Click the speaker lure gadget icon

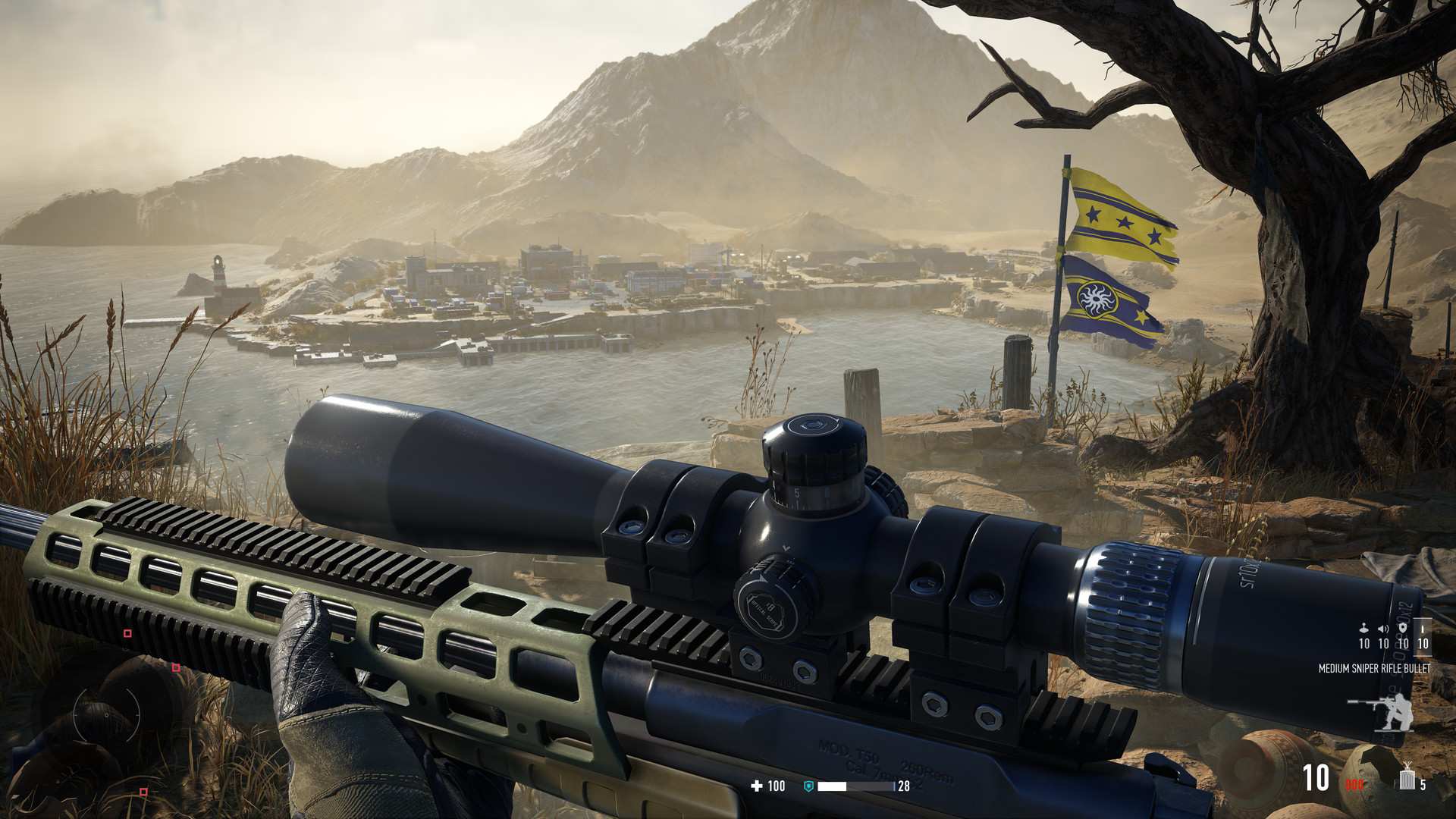tap(1382, 629)
